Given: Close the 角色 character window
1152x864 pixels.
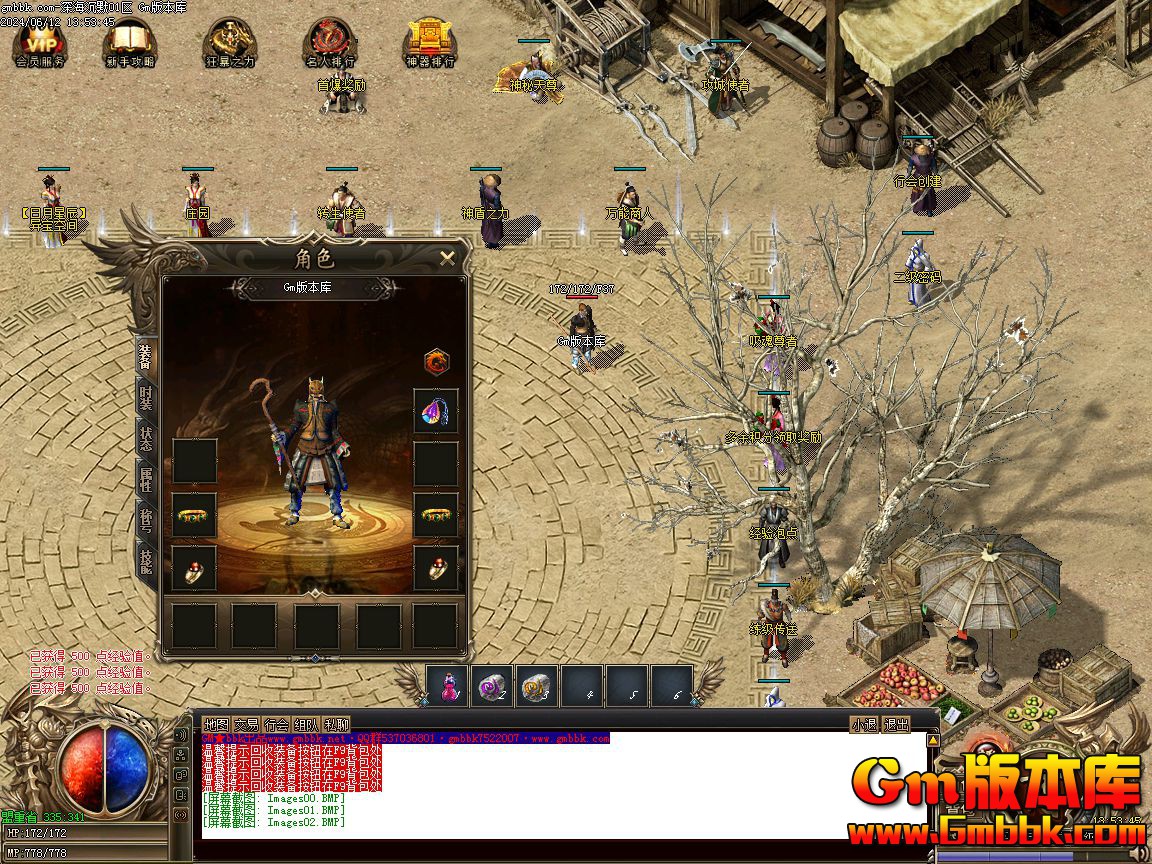Looking at the screenshot, I should (x=447, y=258).
